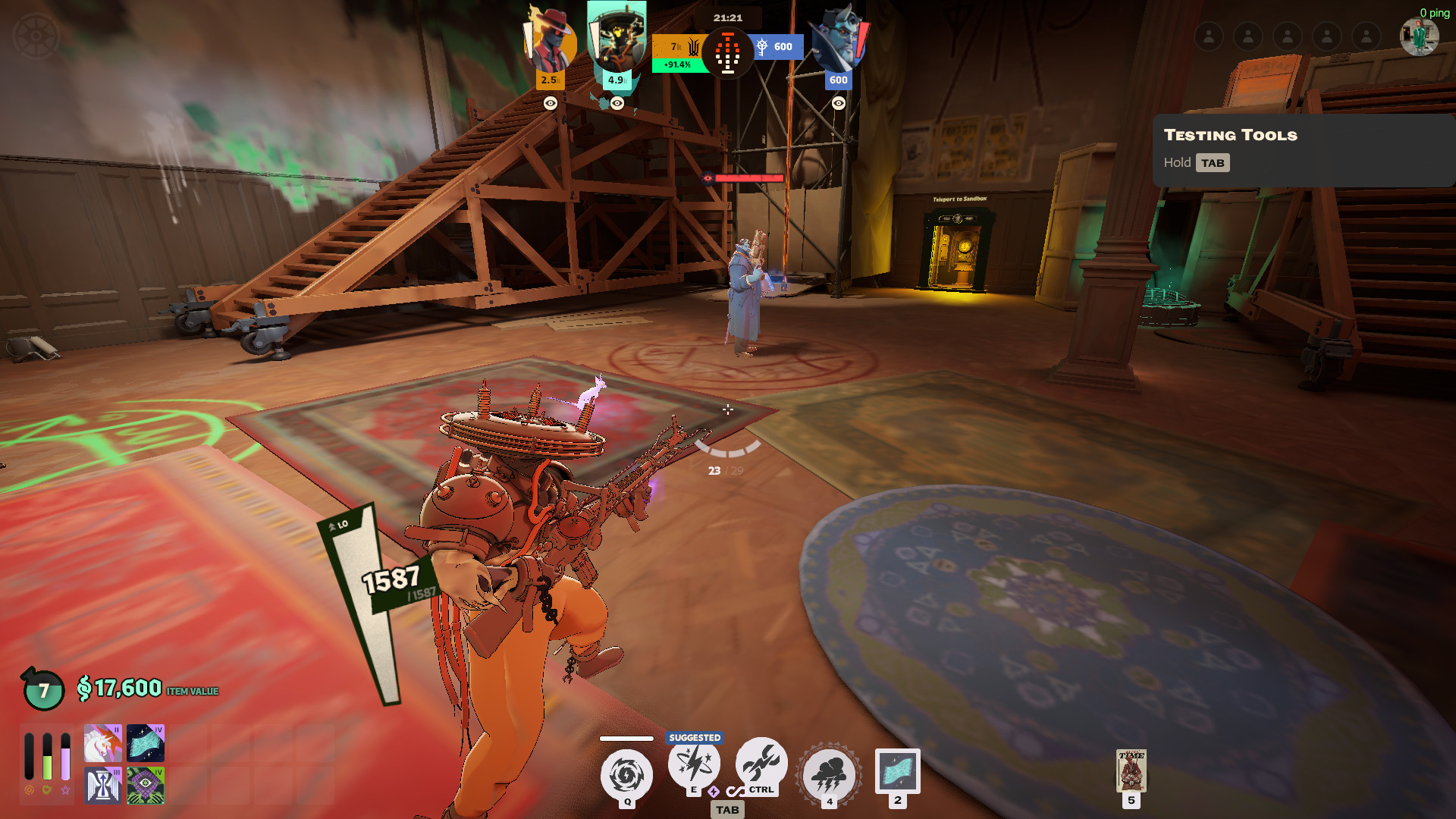Click the player avatar near the ping readout
1456x819 pixels.
coord(1418,36)
